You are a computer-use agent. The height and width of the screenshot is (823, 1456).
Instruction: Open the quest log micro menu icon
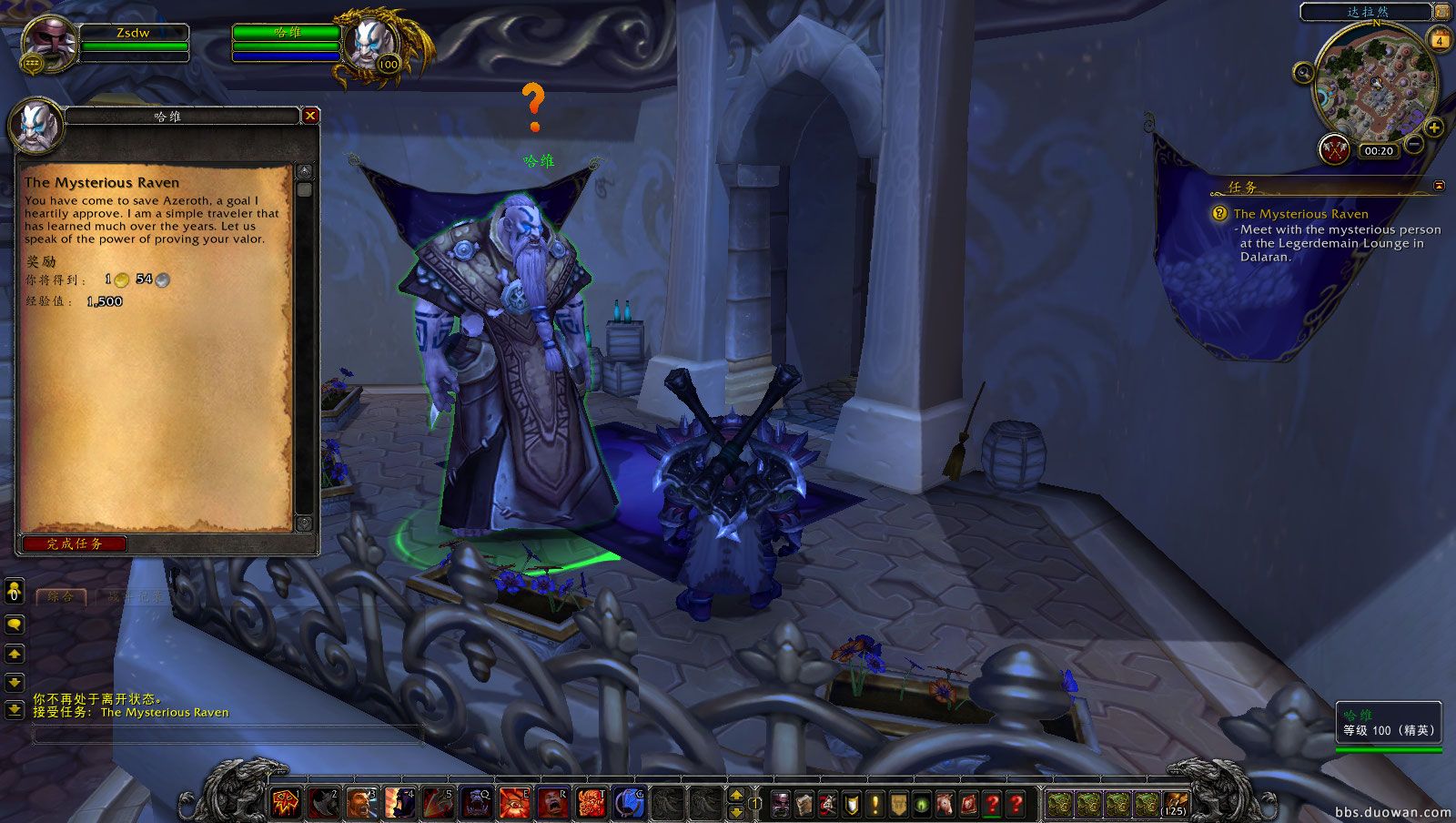point(875,803)
